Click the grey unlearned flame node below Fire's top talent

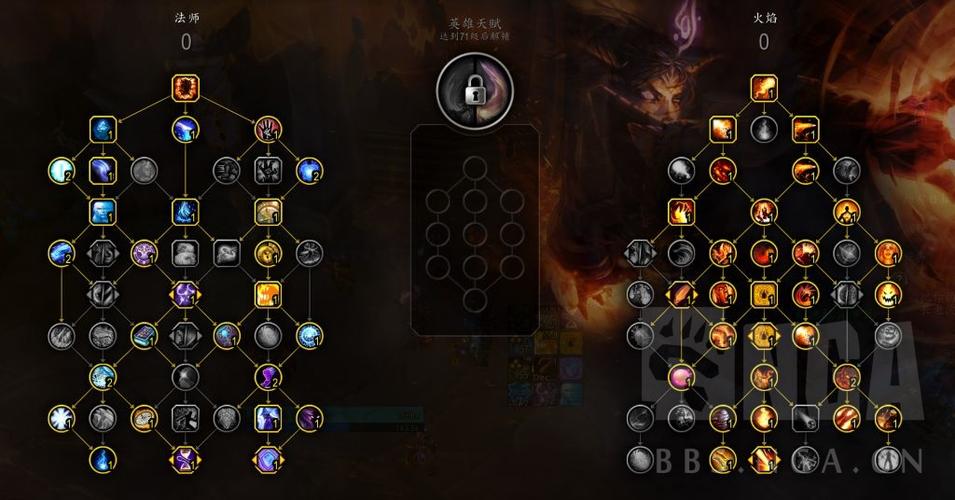(765, 129)
